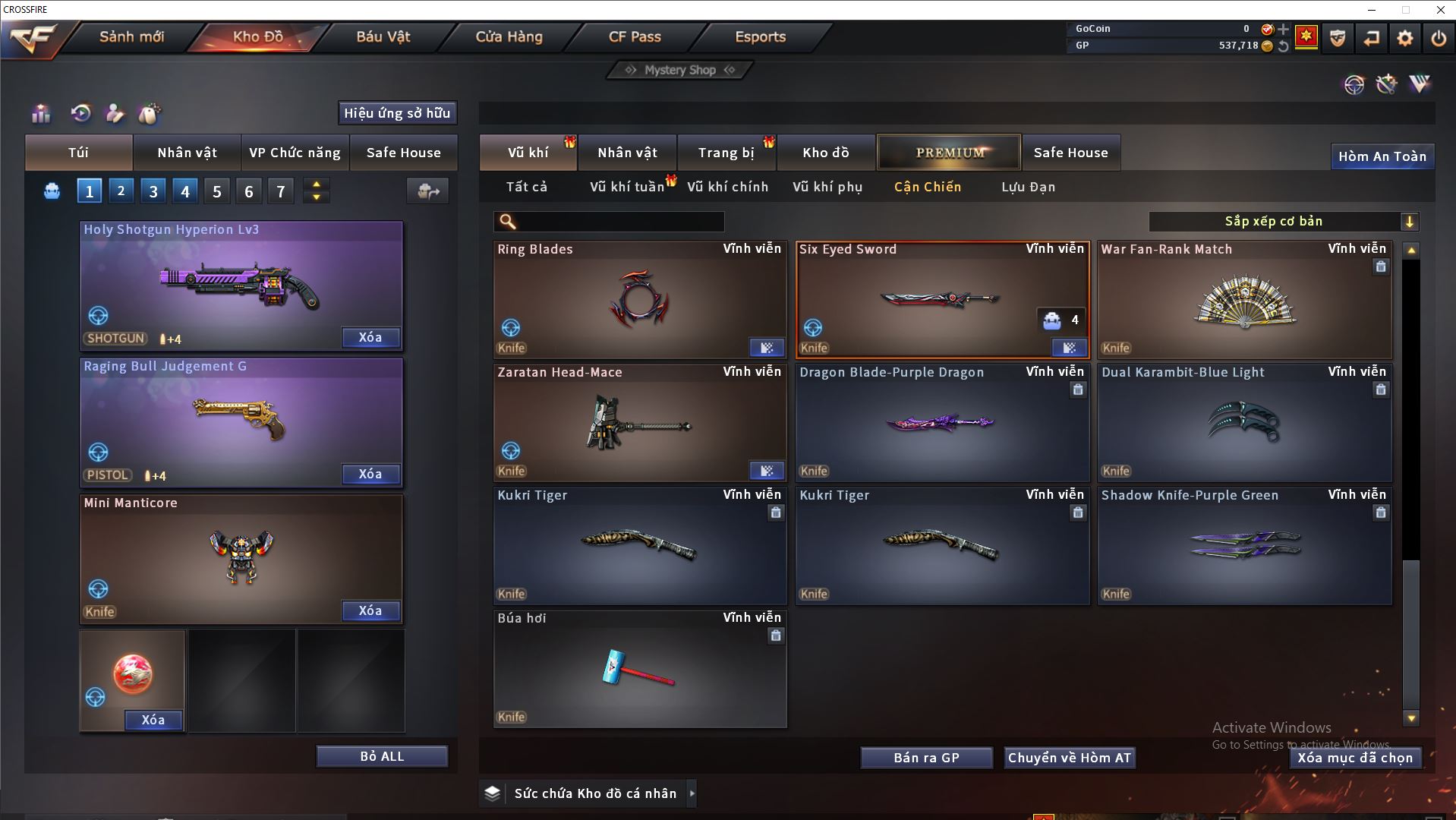Click the Bỏ ALL button
The width and height of the screenshot is (1456, 820).
[x=382, y=756]
